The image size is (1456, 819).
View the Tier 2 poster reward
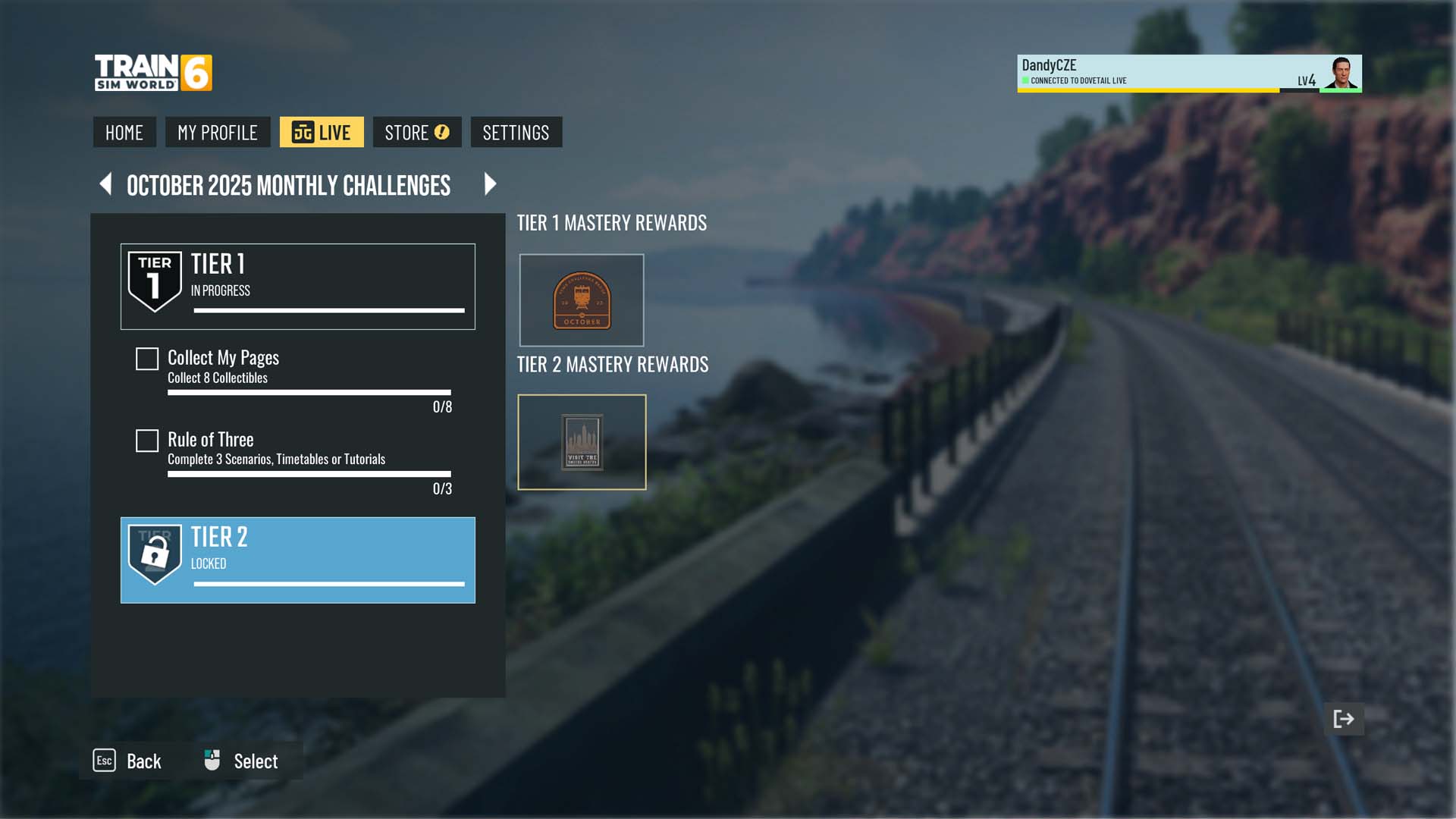(582, 442)
